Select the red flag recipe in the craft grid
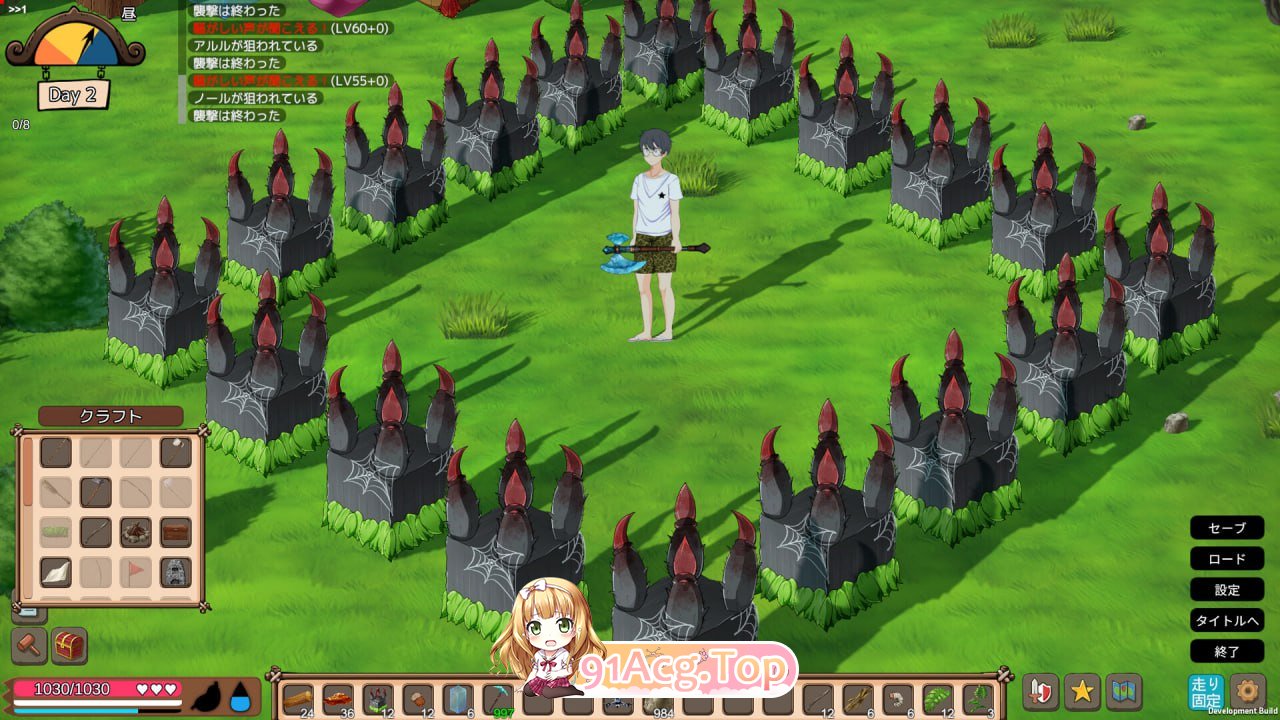This screenshot has height=720, width=1280. (x=135, y=569)
